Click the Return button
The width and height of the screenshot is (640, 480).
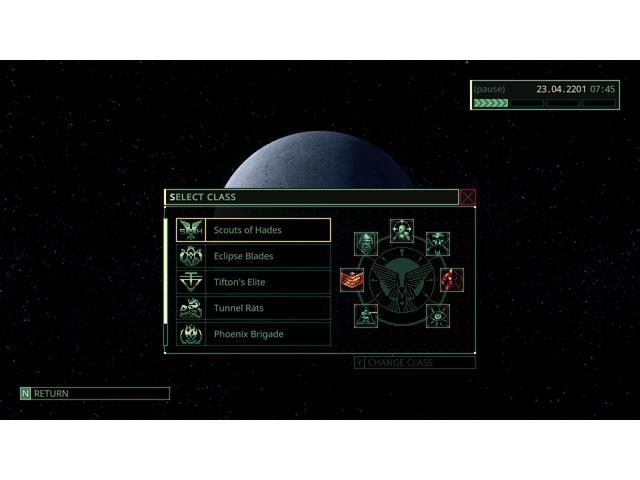(x=94, y=394)
